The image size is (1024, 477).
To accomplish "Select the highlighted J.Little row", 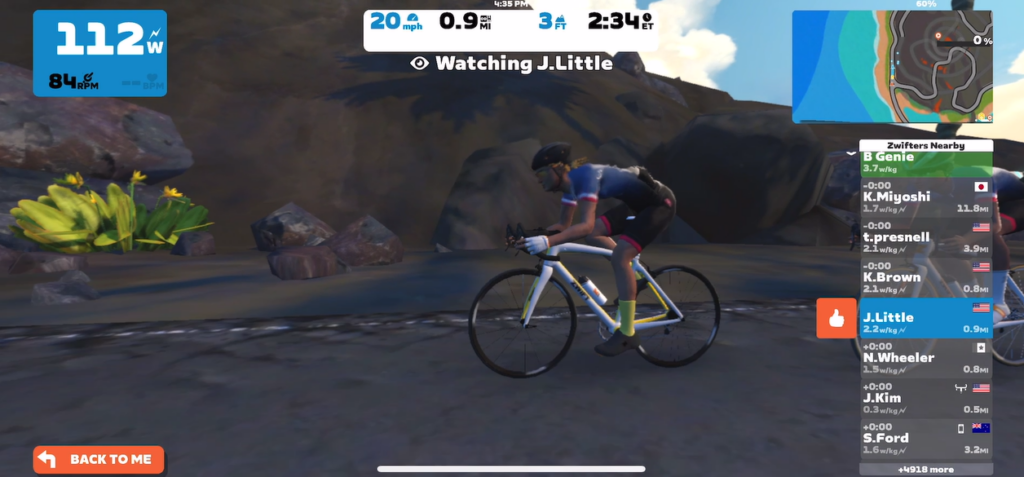I will click(x=926, y=318).
